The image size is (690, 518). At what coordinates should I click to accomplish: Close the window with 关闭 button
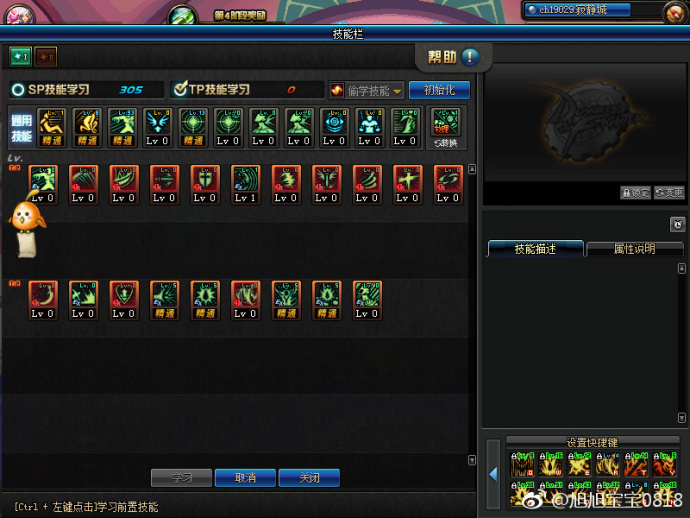point(310,478)
